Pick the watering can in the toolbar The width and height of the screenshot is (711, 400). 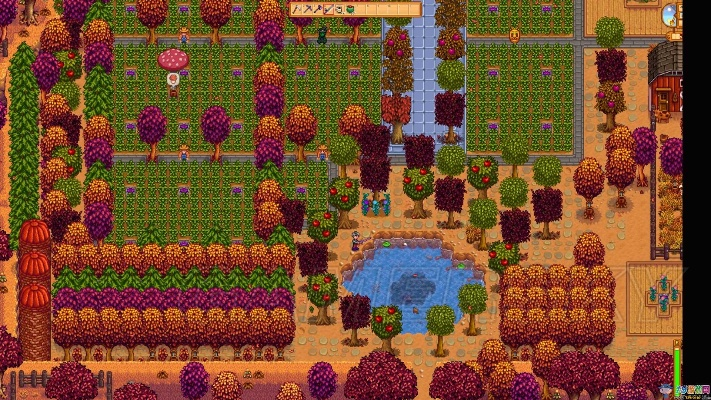coord(339,9)
